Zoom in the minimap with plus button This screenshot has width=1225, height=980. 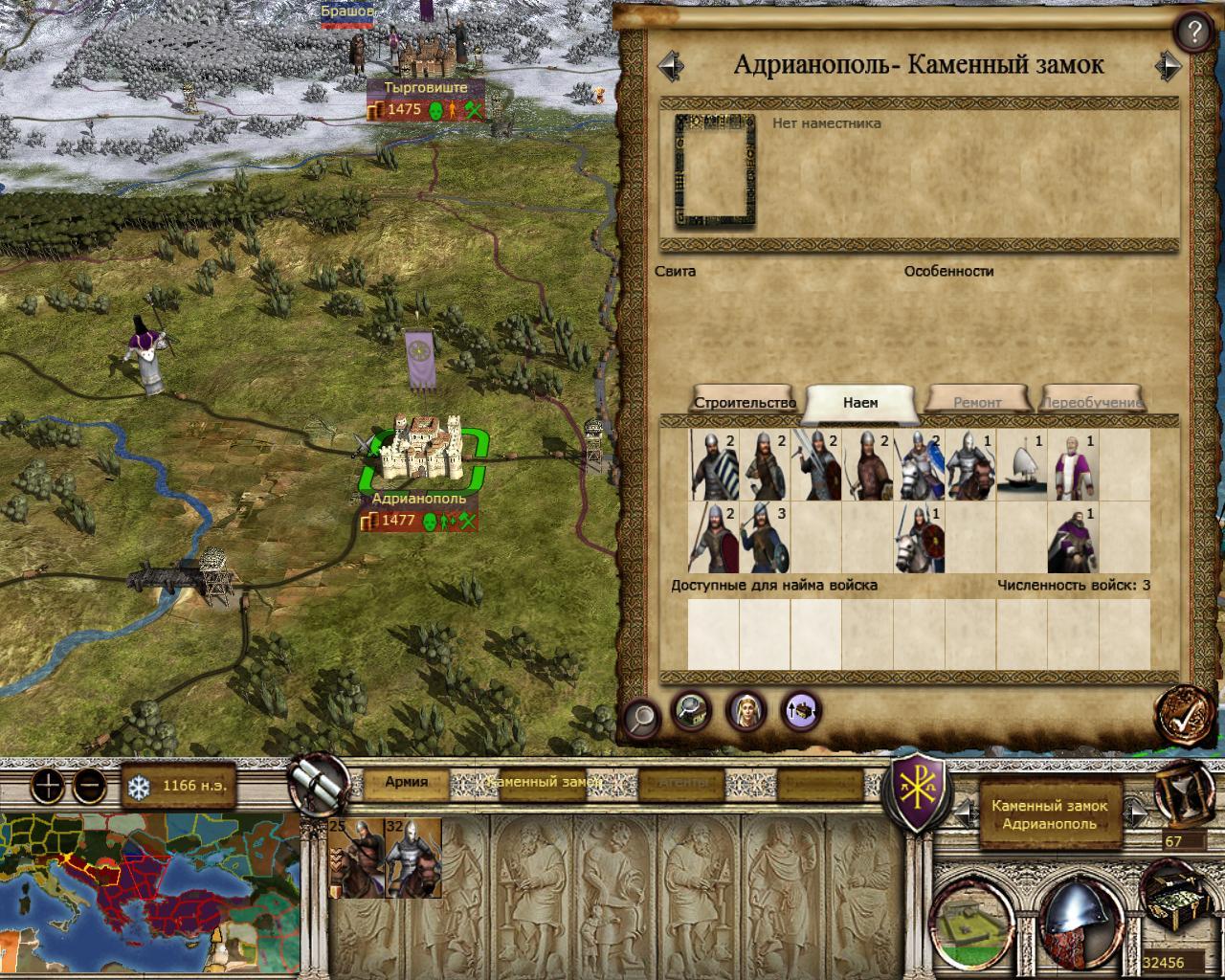pyautogui.click(x=48, y=787)
